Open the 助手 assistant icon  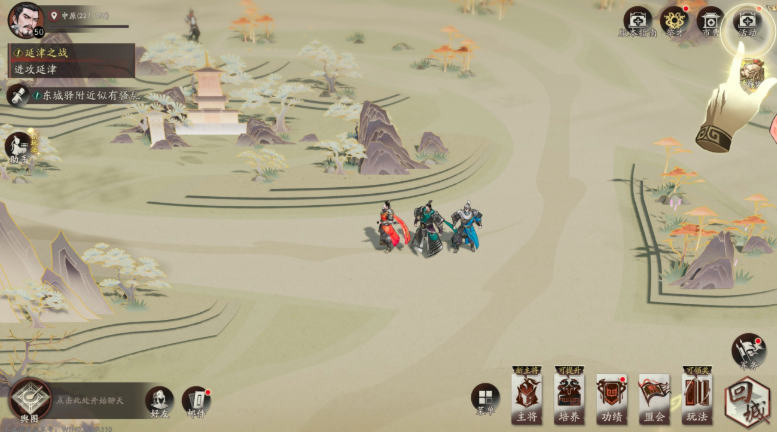tap(17, 147)
